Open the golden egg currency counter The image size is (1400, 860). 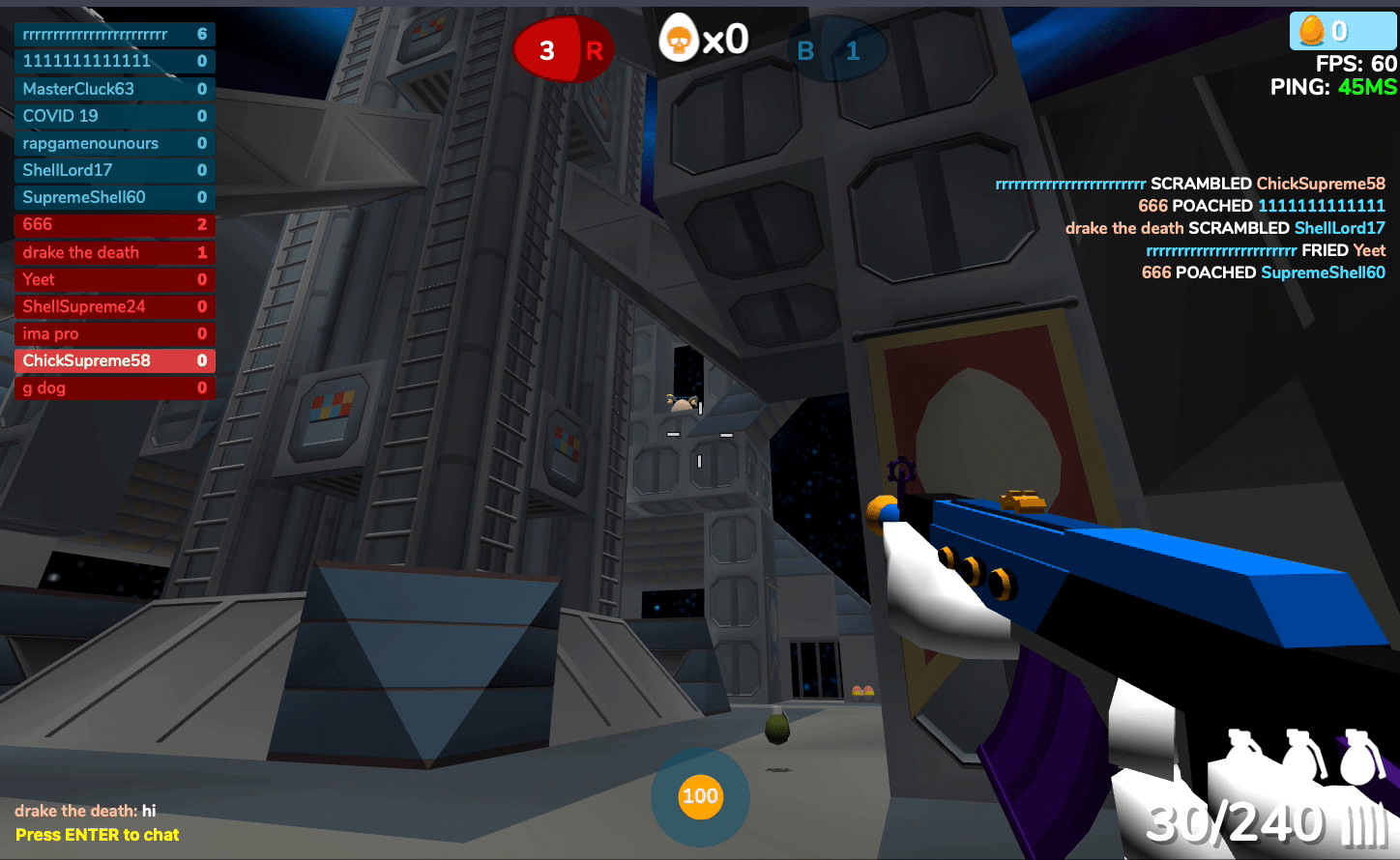click(1342, 31)
